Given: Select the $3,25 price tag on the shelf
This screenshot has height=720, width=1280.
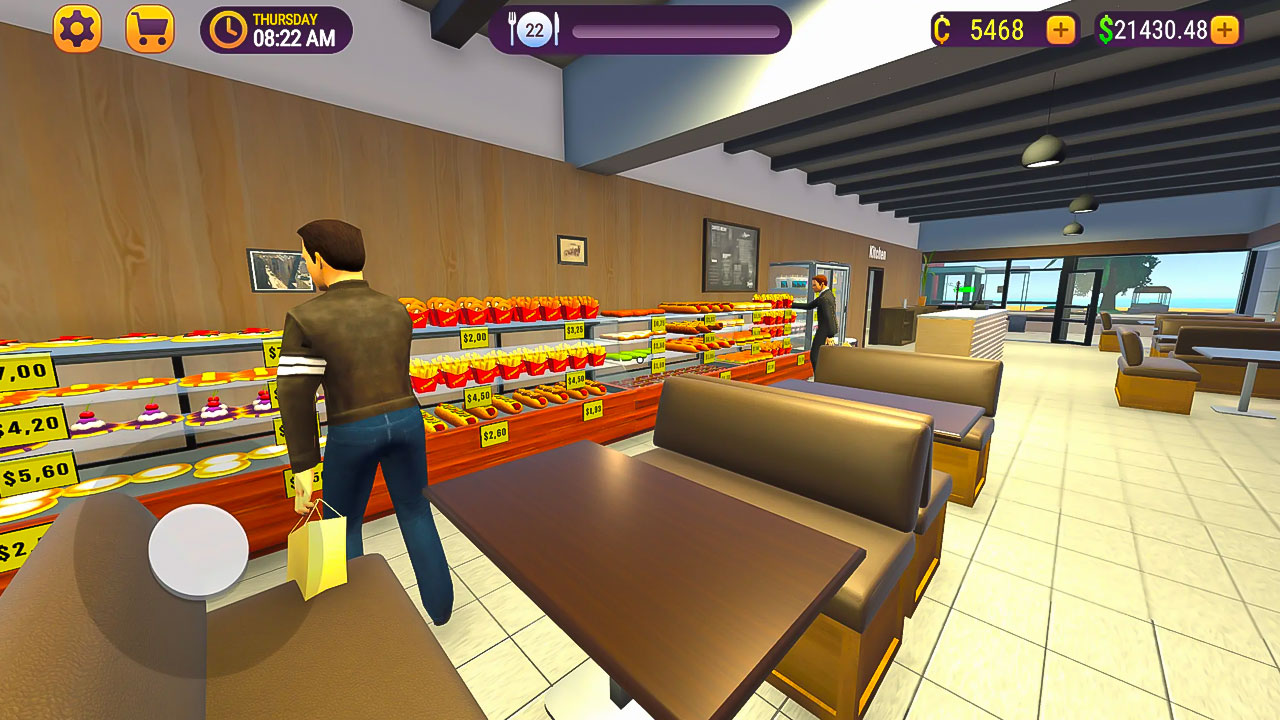Looking at the screenshot, I should [576, 328].
